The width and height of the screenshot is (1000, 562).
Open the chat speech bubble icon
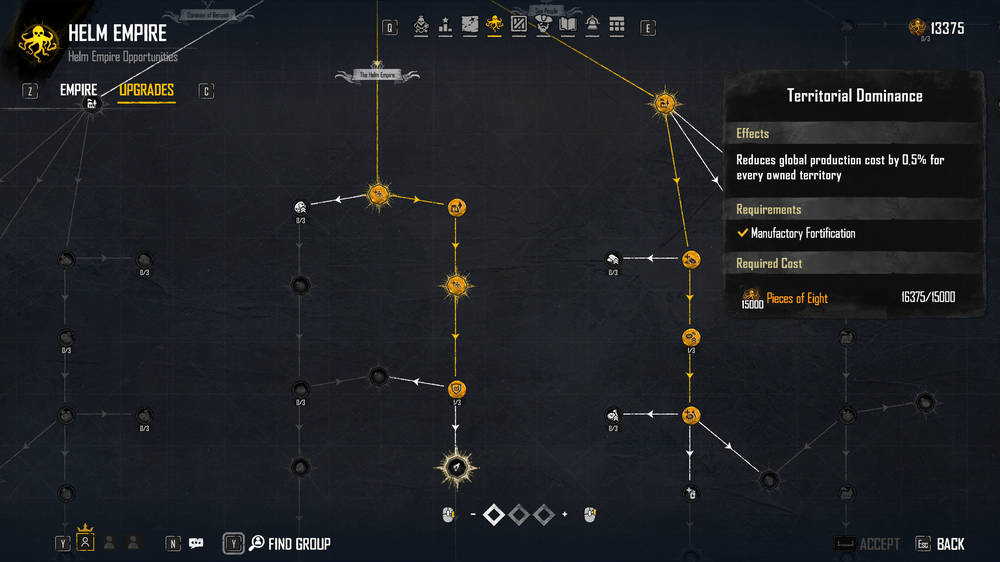[196, 543]
